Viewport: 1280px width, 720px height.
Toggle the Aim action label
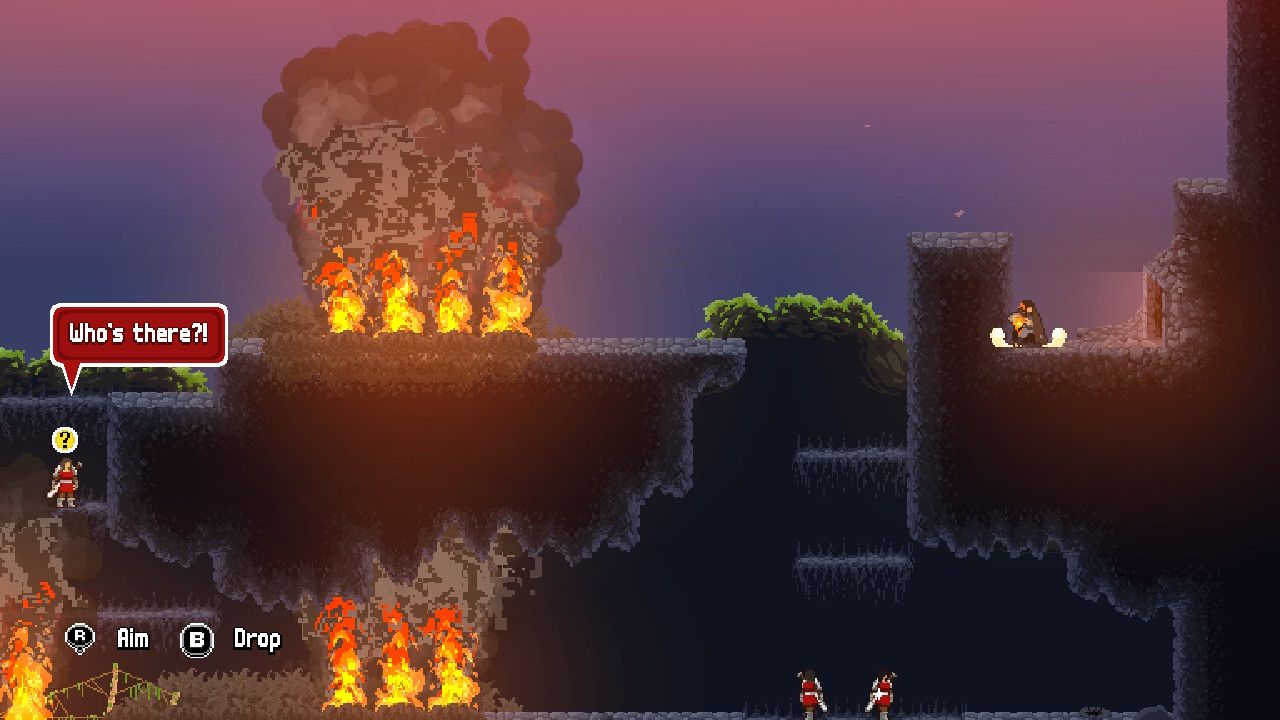(131, 637)
